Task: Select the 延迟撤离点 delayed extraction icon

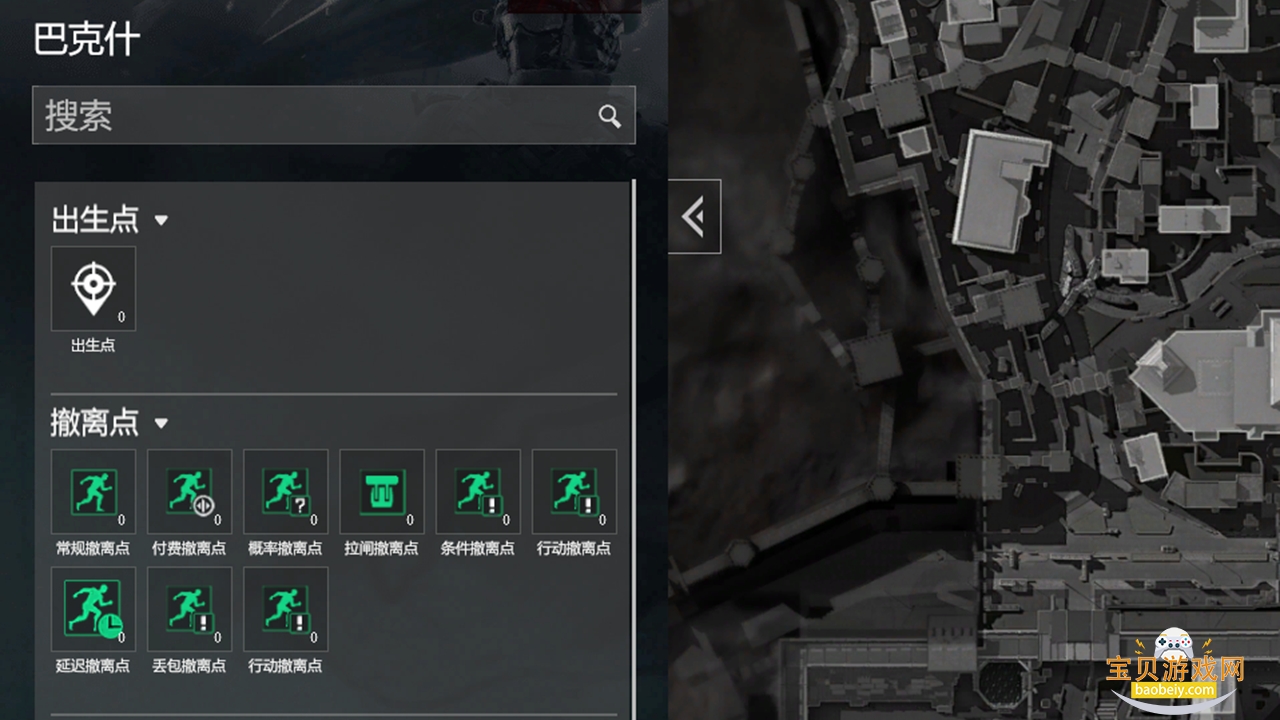Action: click(93, 608)
